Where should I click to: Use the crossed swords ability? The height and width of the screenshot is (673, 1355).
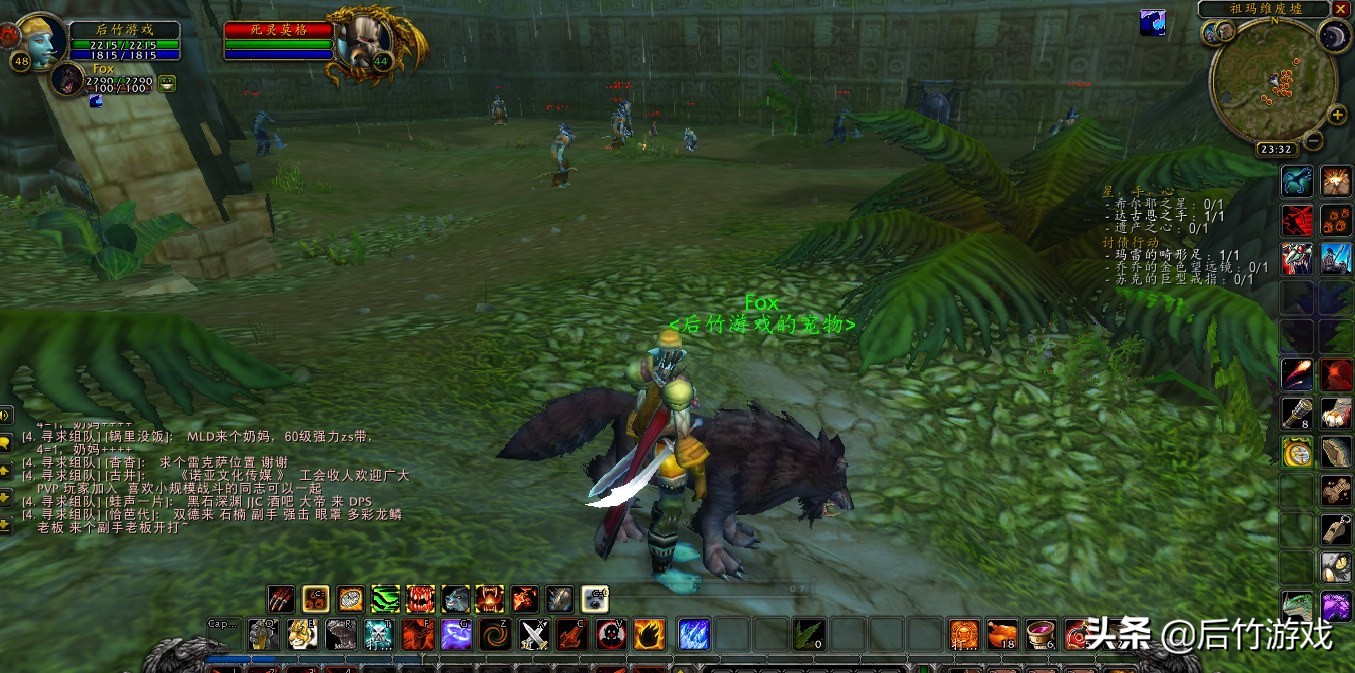click(534, 634)
